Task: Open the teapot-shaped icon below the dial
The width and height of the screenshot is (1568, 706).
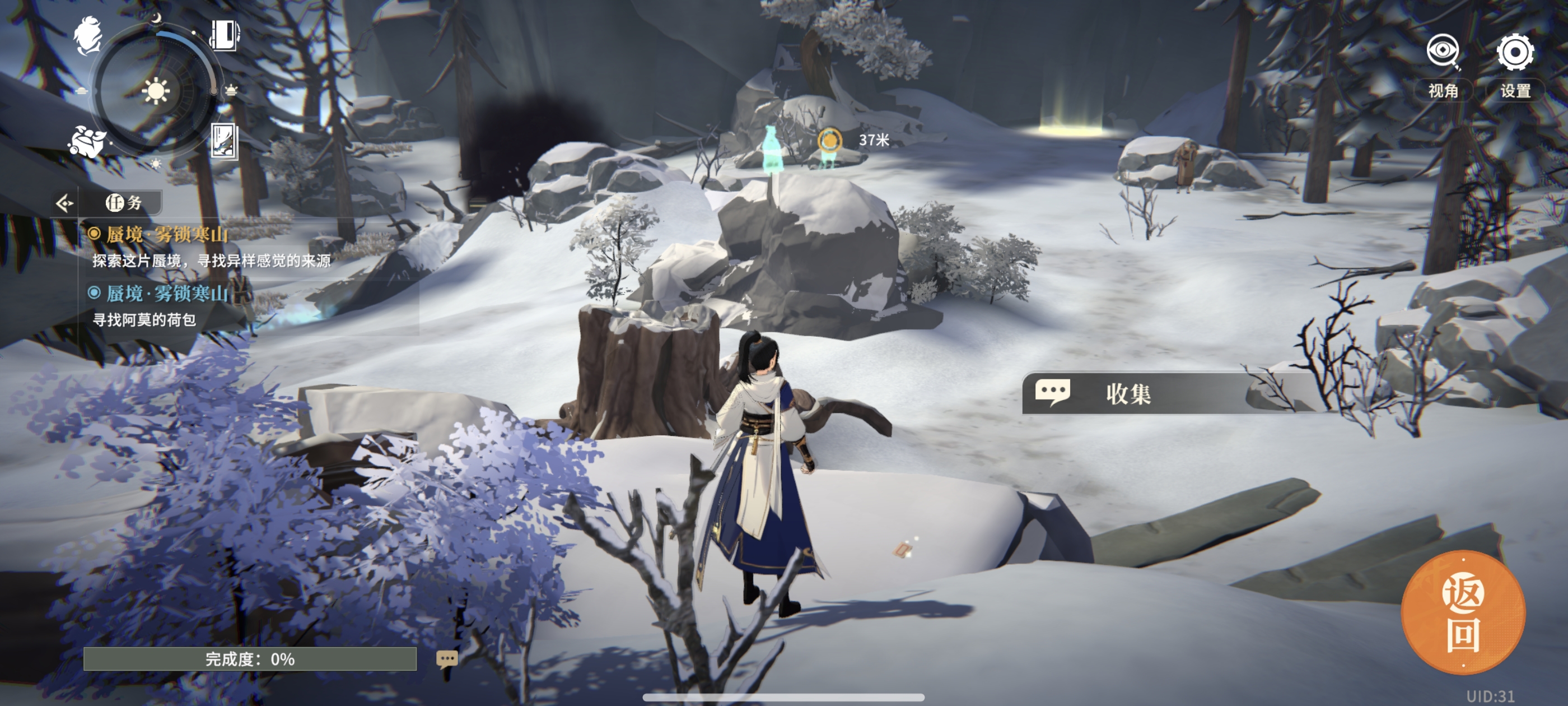Action: [87, 143]
